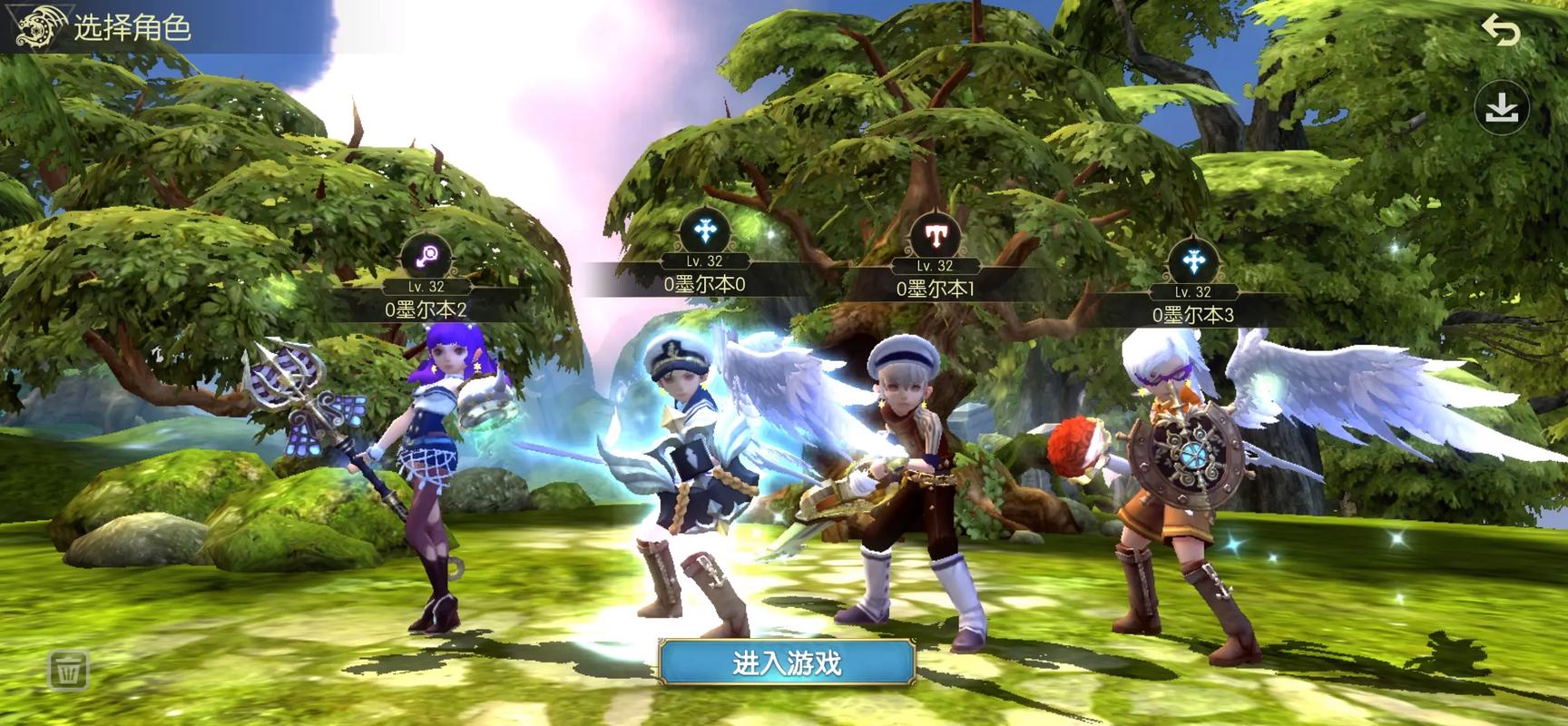Screen dimensions: 1568x726
Task: Enter the game with 进入游戏 button
Action: pyautogui.click(x=786, y=663)
